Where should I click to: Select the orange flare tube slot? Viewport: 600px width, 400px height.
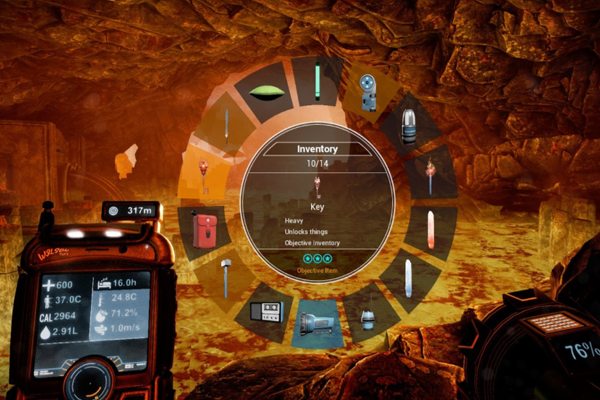coord(432,229)
